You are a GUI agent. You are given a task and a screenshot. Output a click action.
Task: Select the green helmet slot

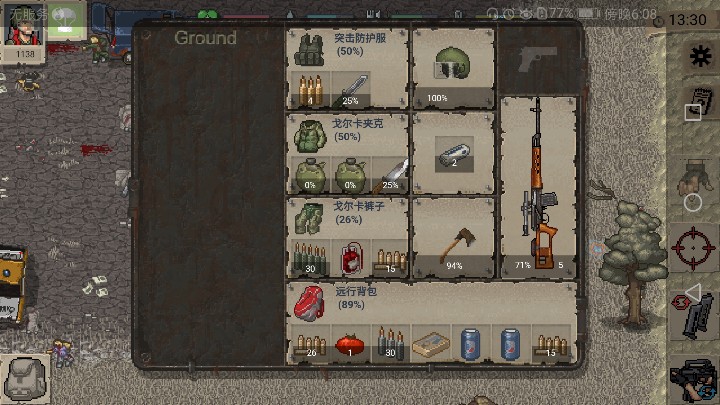click(453, 65)
